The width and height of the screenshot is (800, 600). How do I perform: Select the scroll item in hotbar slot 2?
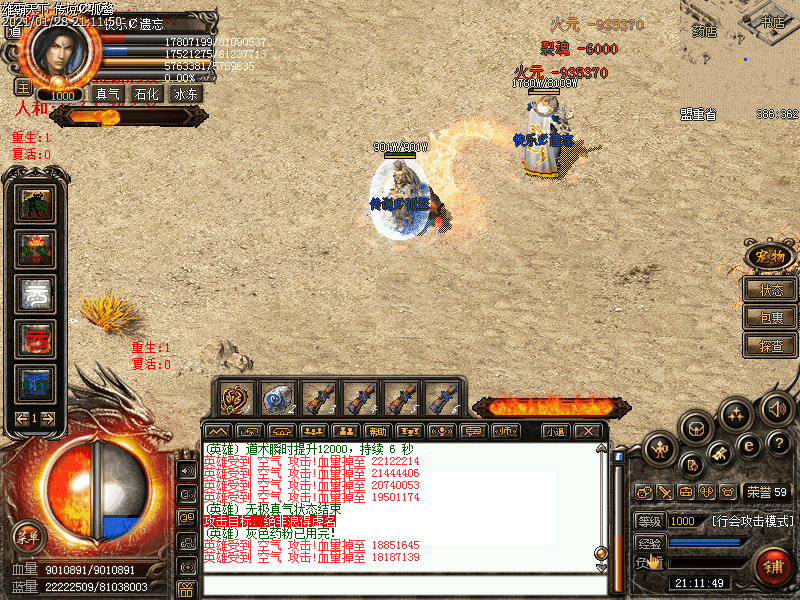(x=276, y=399)
